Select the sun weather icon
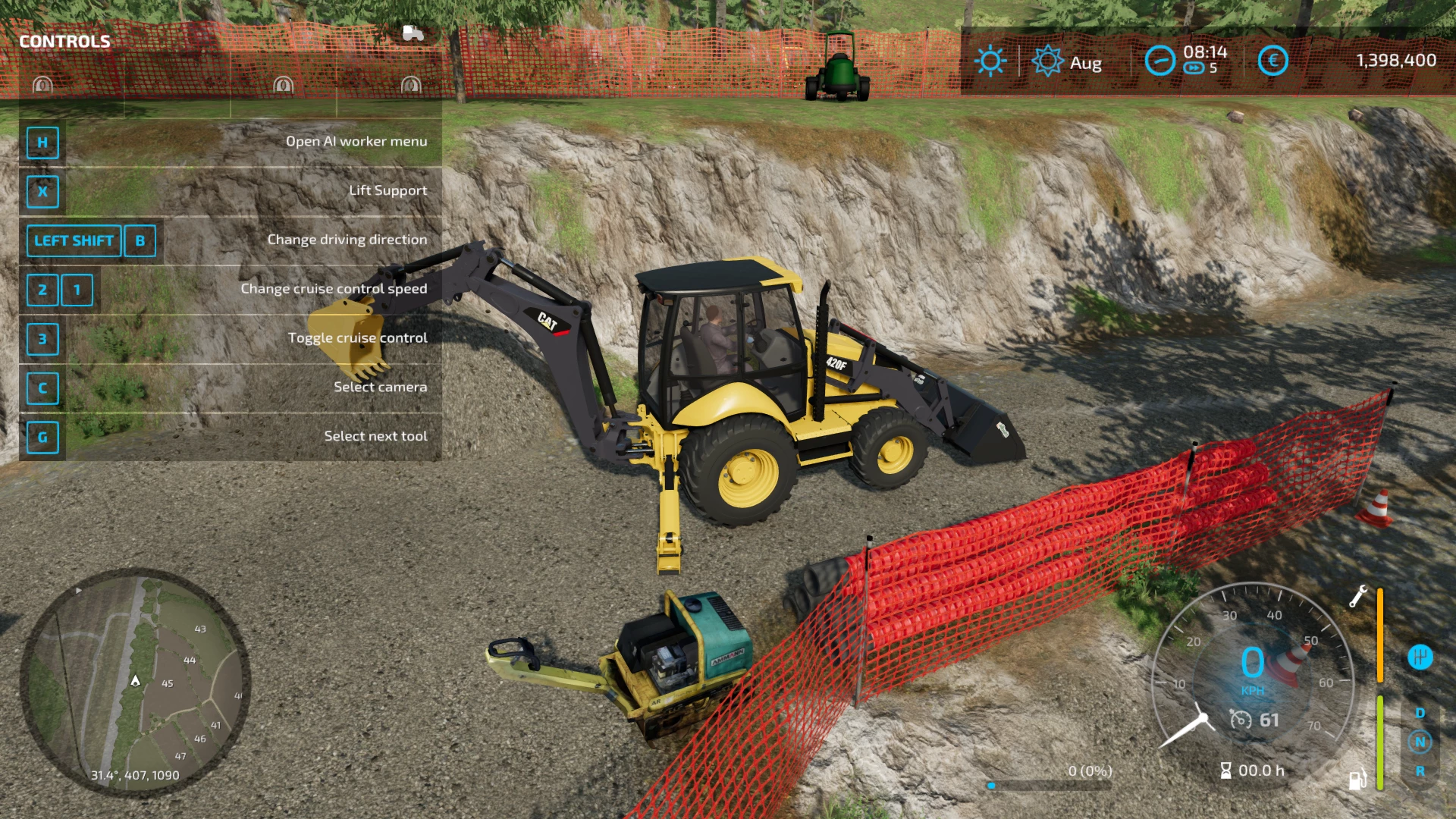The width and height of the screenshot is (1456, 819). pos(990,61)
